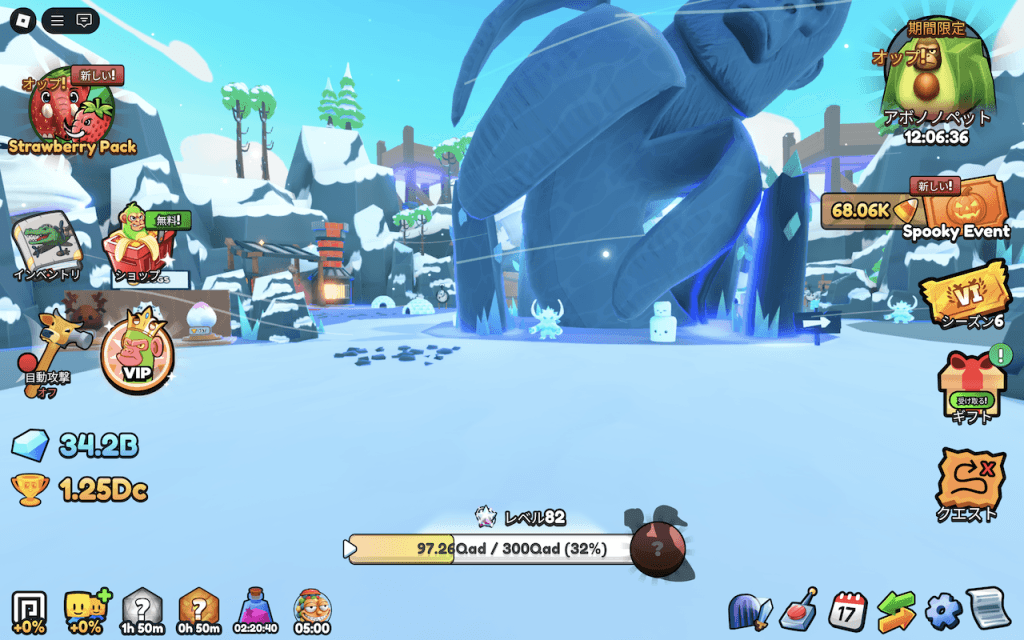Click the helmet and sword icon
The width and height of the screenshot is (1024, 640).
[750, 610]
